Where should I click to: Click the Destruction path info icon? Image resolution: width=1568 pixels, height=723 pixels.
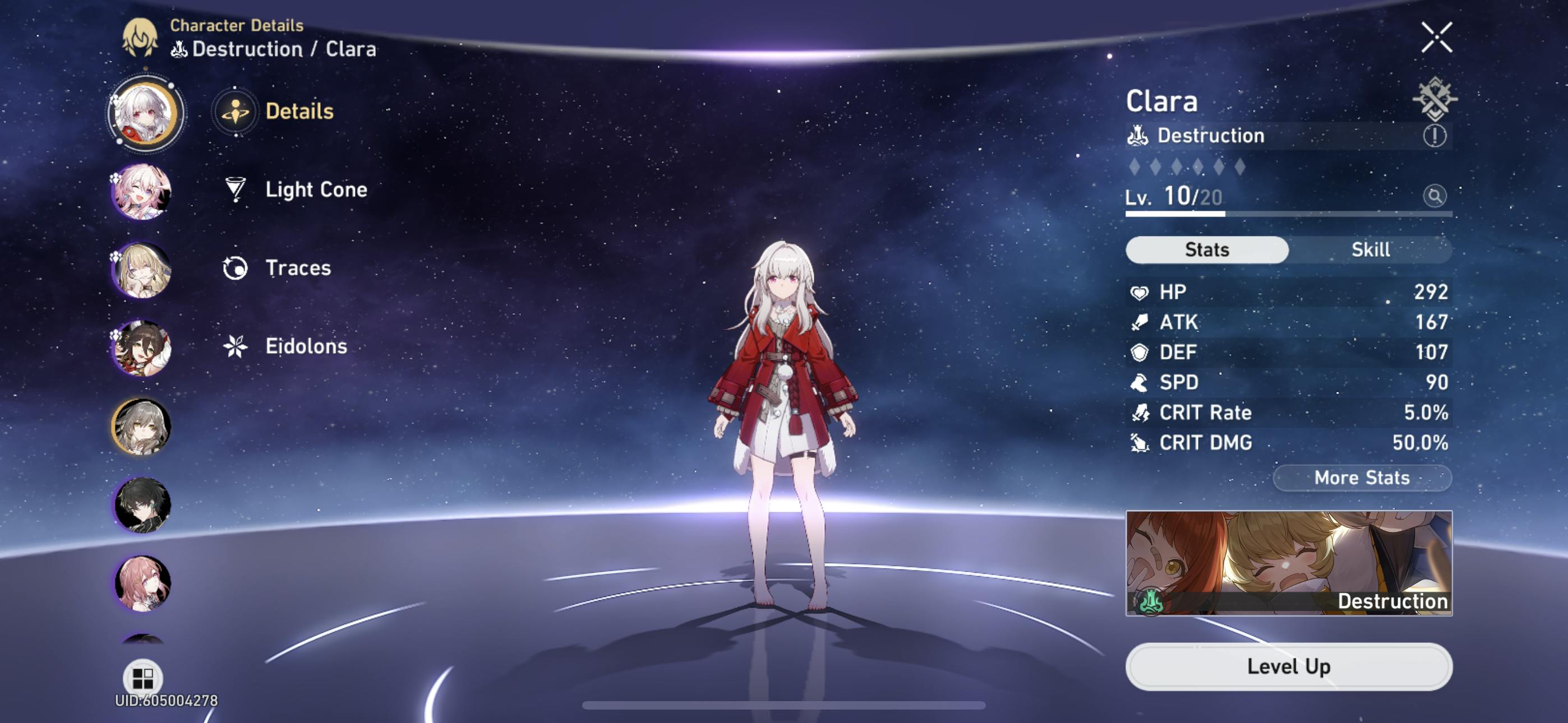click(x=1434, y=136)
